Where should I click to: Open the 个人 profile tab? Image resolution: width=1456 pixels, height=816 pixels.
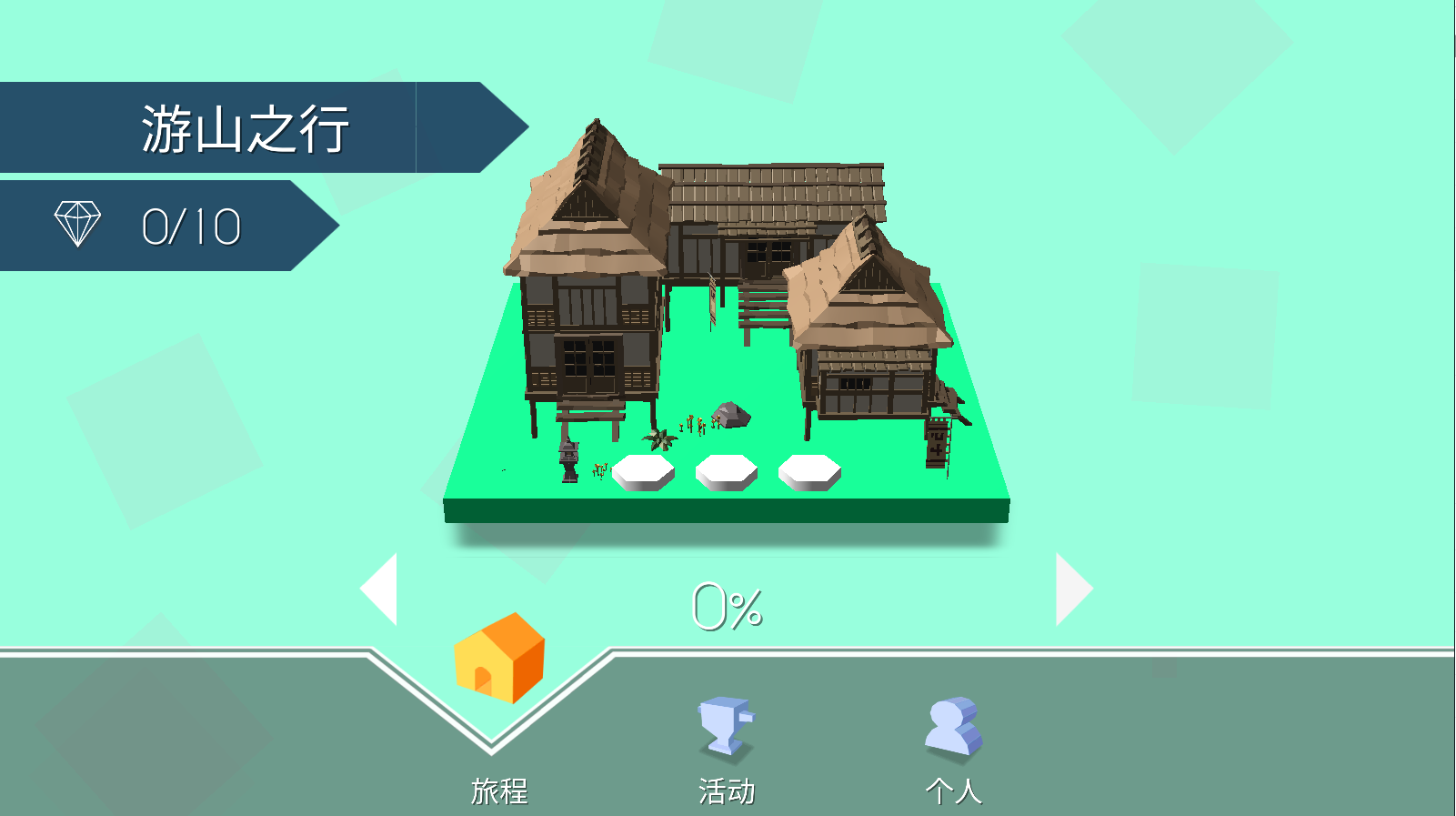(953, 746)
